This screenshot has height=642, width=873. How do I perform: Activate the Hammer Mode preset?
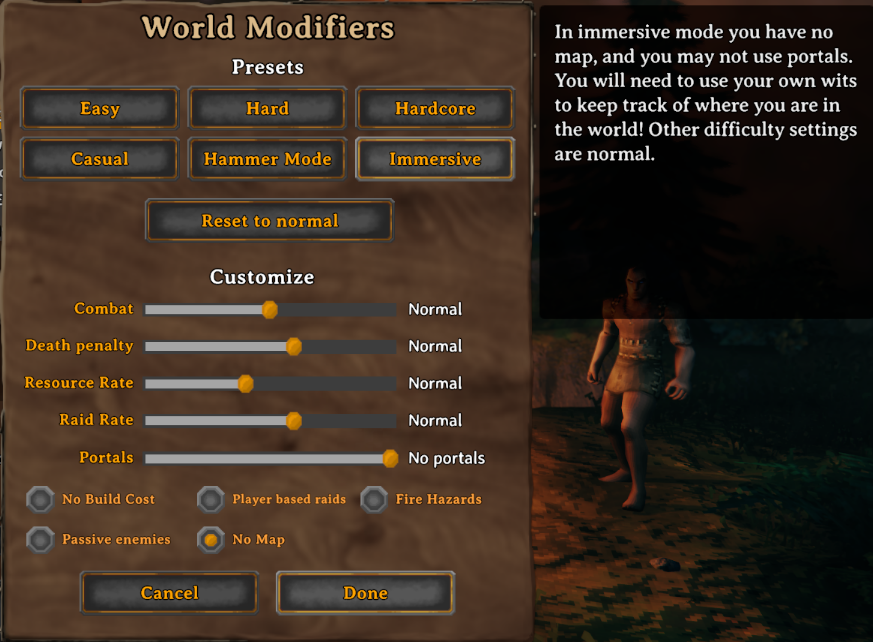[x=267, y=159]
